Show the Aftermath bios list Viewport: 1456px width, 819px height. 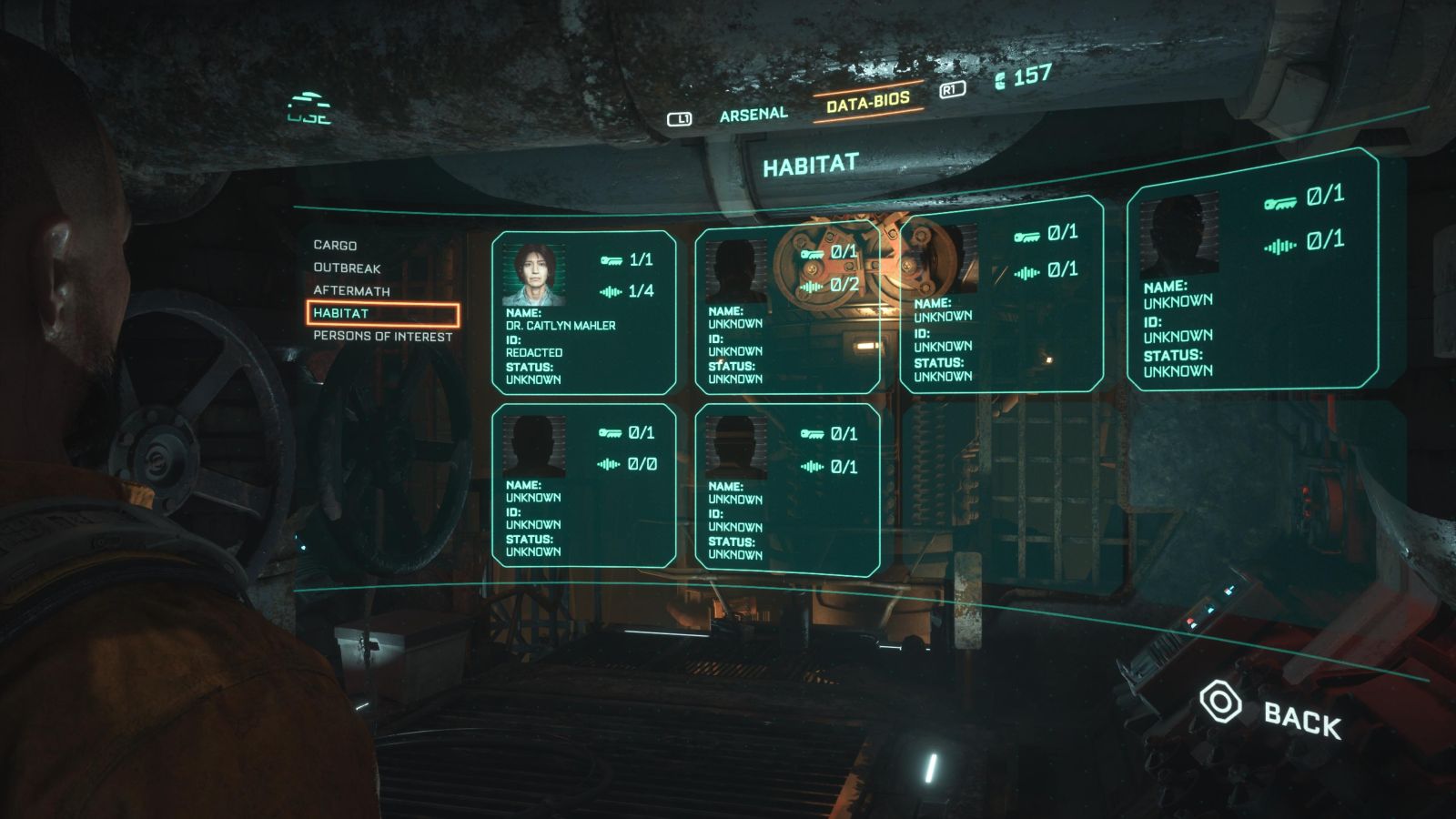pyautogui.click(x=351, y=291)
